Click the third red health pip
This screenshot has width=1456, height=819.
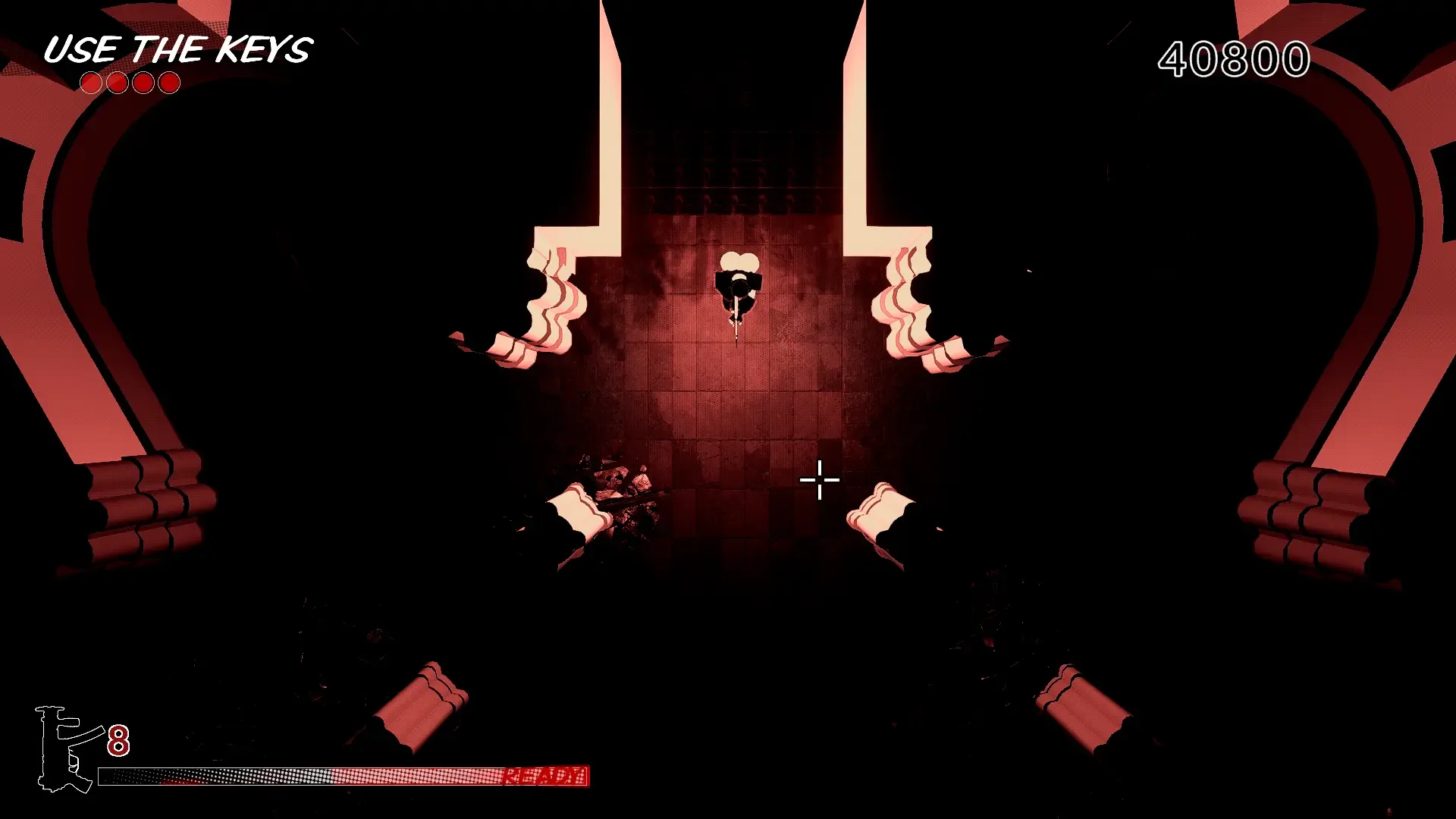(x=142, y=81)
